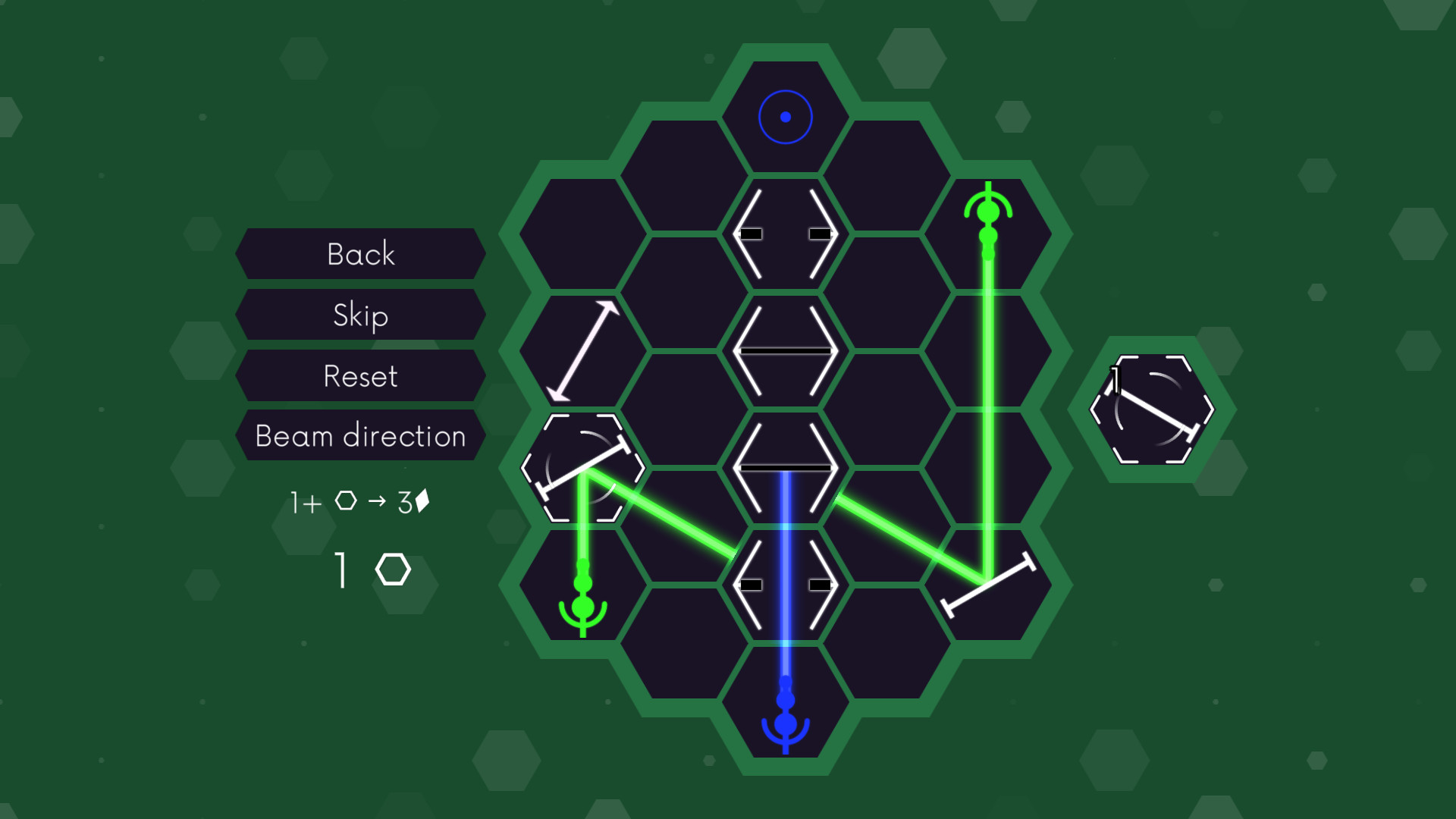Click the blue target circle at the top hex

tap(784, 118)
